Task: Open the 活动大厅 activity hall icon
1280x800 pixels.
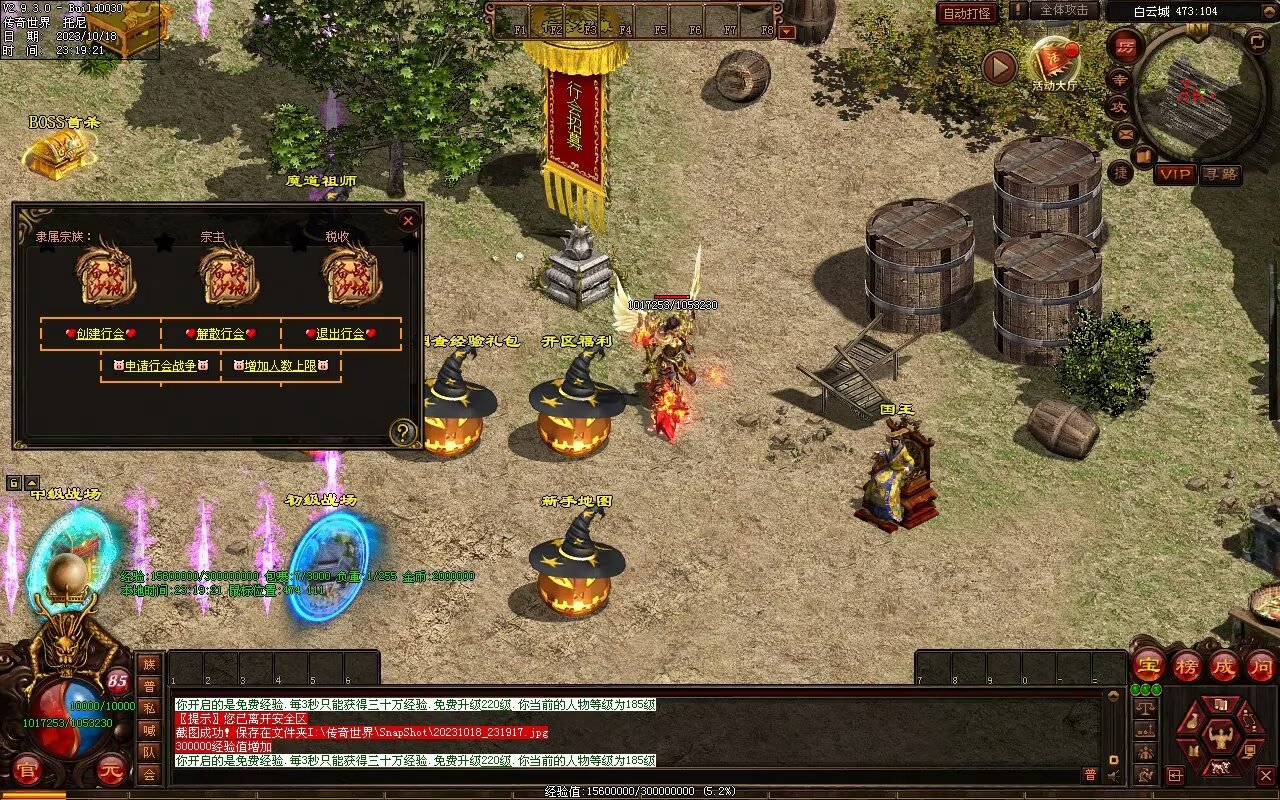Action: tap(1055, 64)
